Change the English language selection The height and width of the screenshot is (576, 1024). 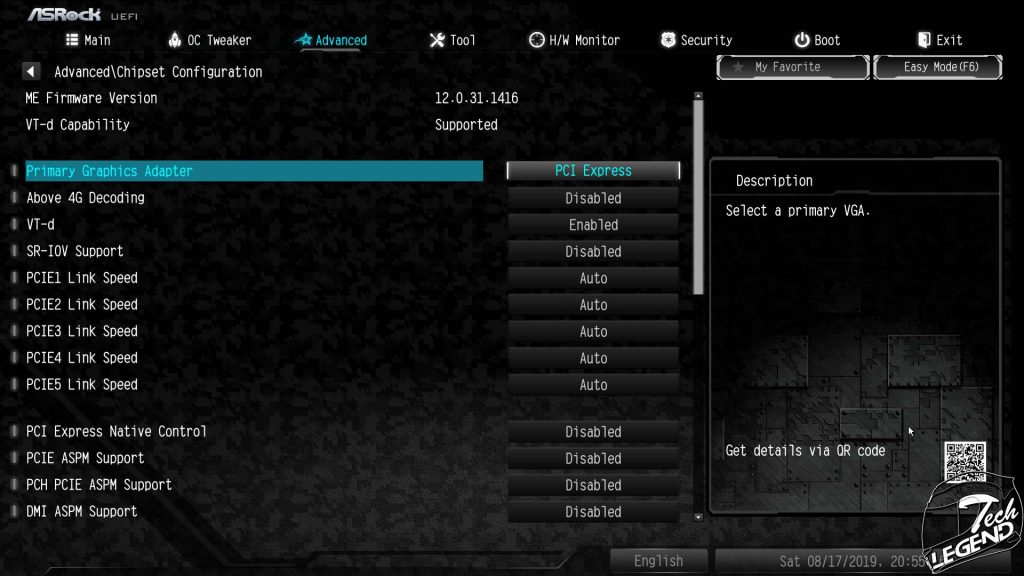click(658, 561)
